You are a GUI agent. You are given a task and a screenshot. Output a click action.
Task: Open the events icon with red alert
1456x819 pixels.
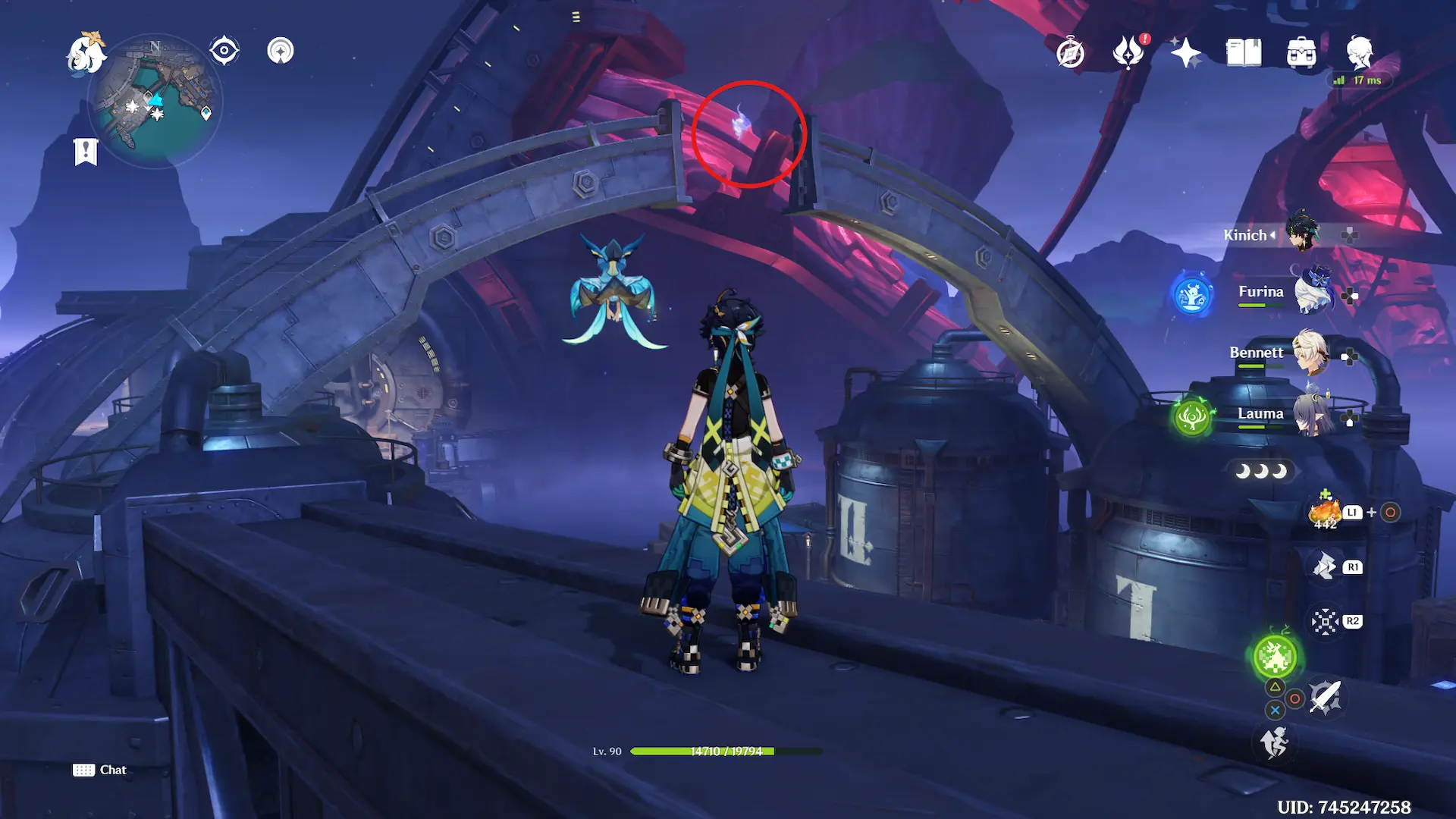(1128, 52)
